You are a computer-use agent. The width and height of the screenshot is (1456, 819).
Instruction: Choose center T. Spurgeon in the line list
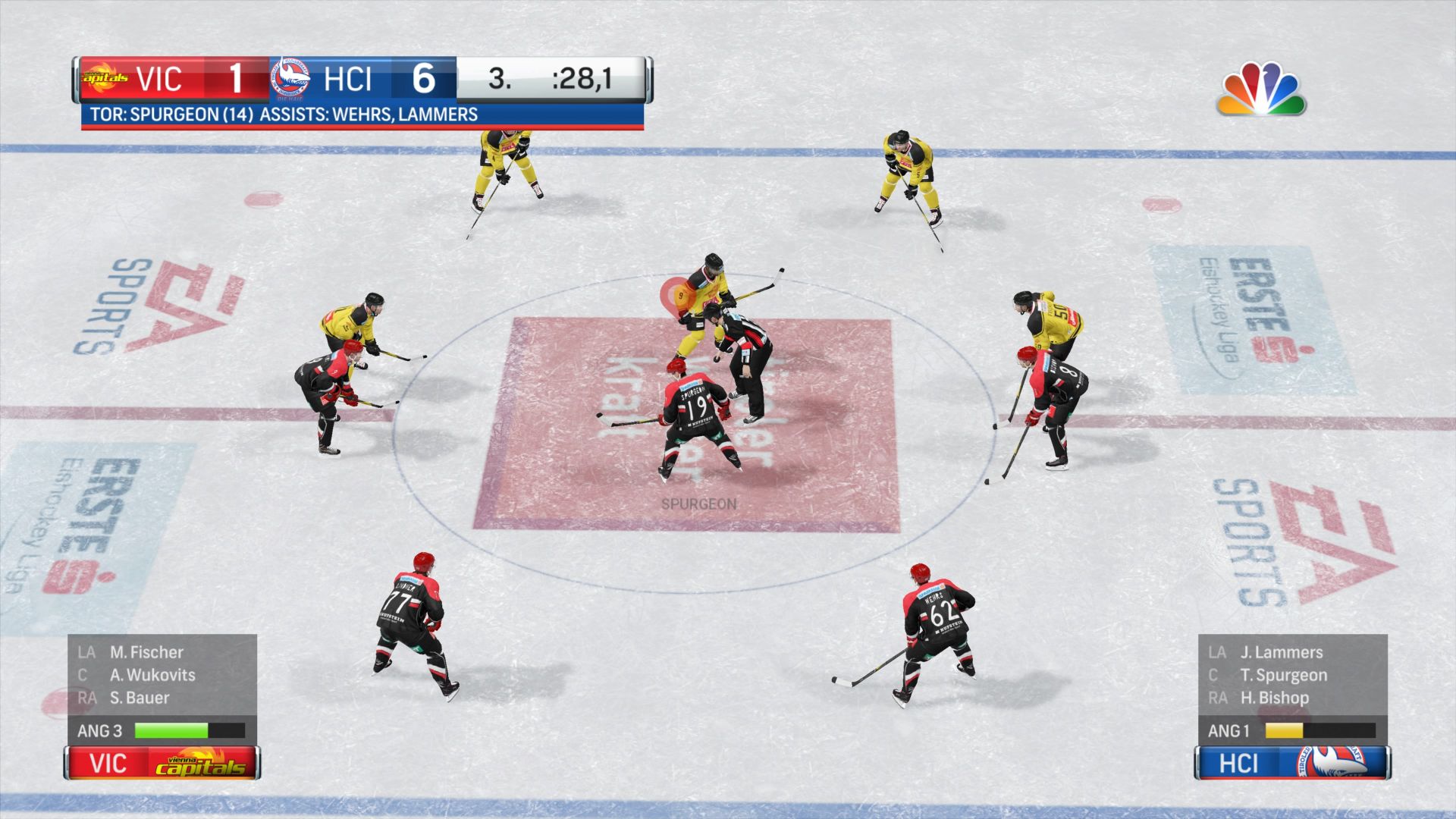pos(1283,675)
